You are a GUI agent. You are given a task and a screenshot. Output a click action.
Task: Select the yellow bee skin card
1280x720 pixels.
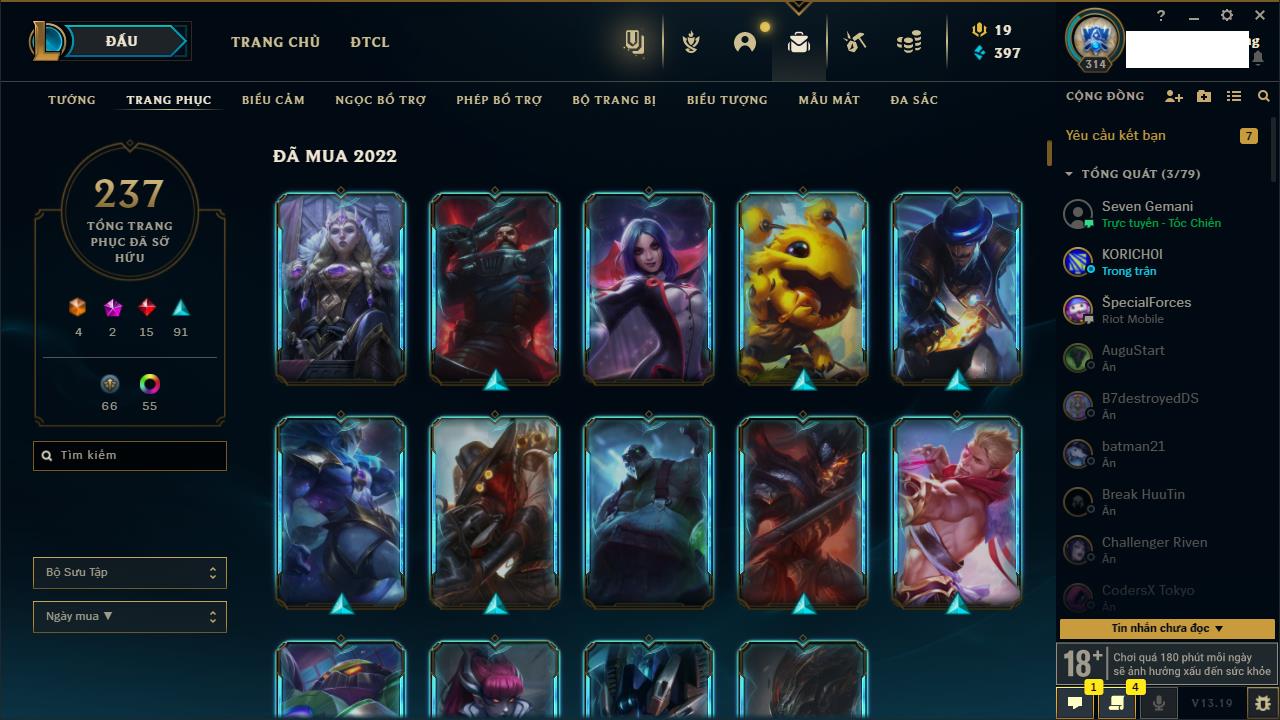coord(803,289)
